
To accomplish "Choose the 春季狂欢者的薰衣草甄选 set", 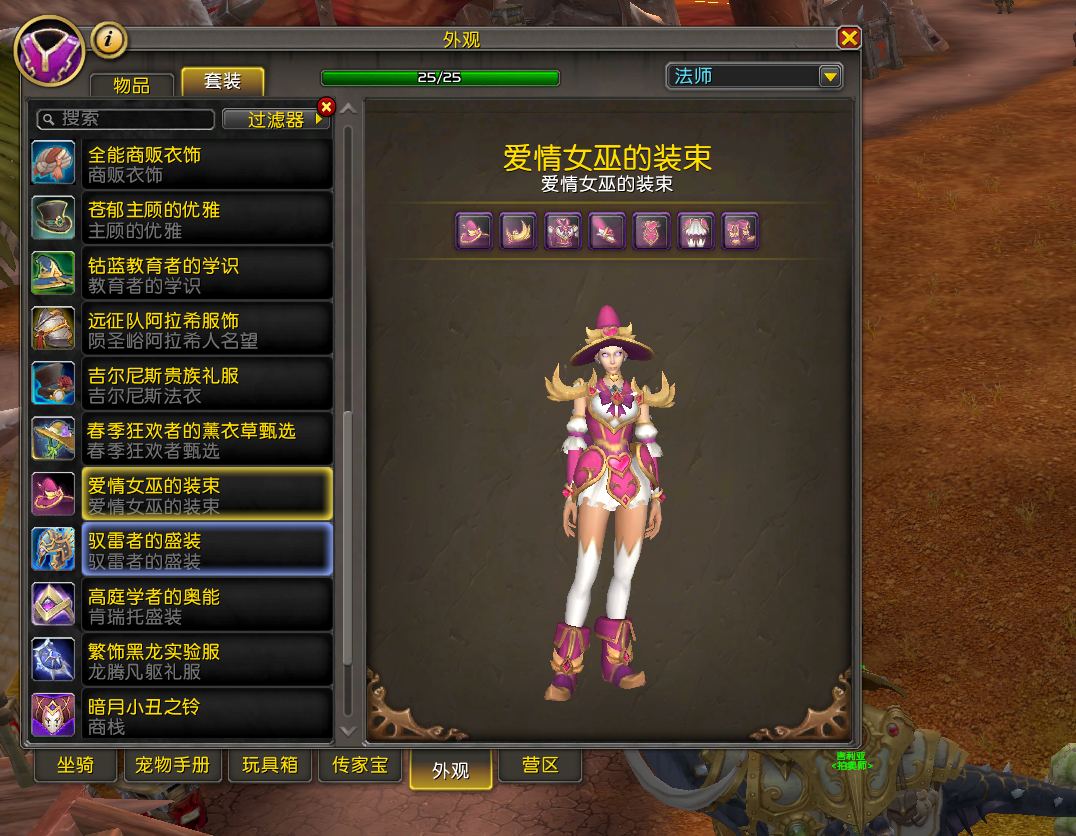I will 181,440.
